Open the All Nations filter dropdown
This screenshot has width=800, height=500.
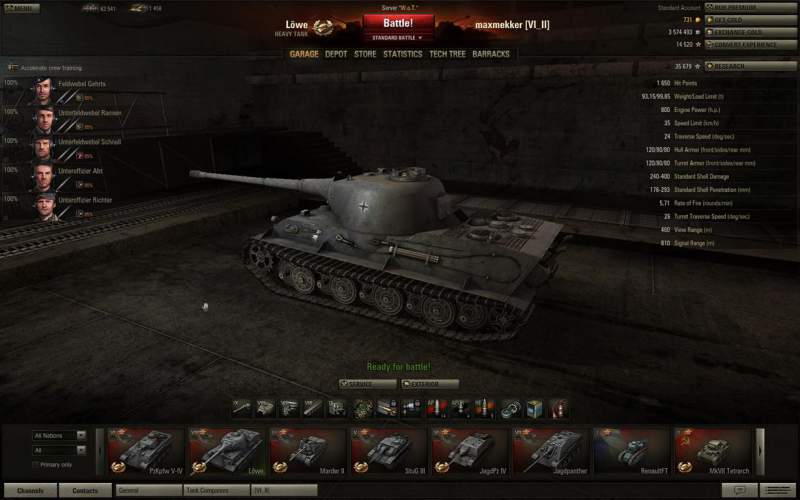60,436
